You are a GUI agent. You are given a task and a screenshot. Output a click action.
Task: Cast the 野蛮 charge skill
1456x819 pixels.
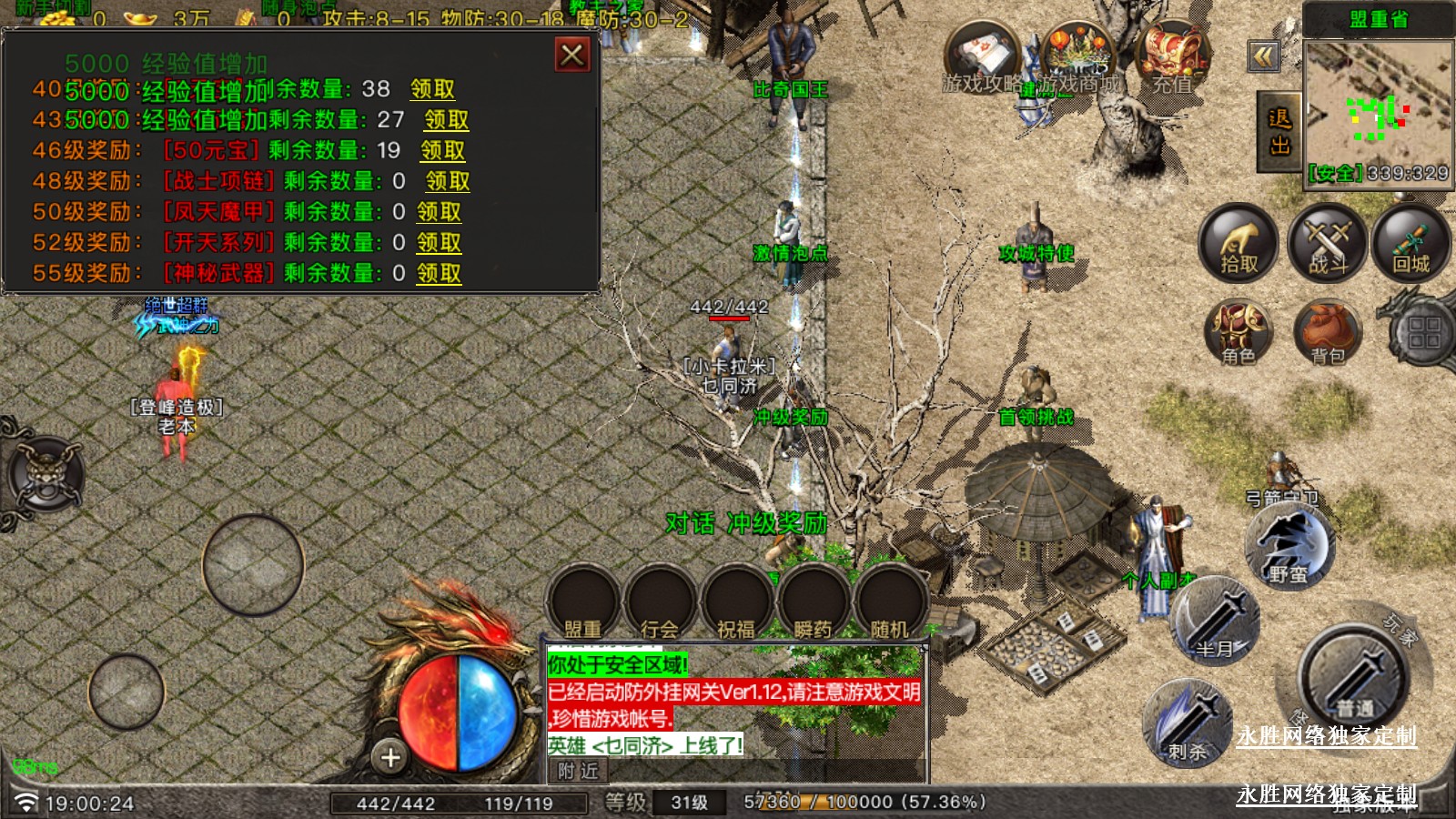pyautogui.click(x=1288, y=546)
